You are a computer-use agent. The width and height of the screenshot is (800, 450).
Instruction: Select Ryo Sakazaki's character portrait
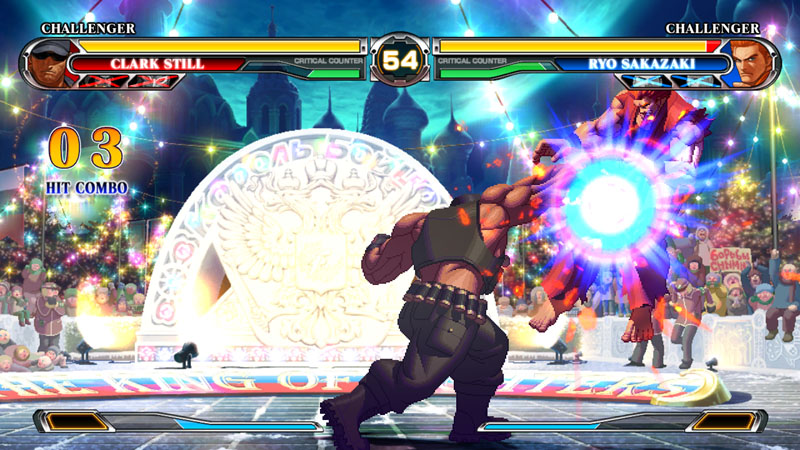point(754,63)
